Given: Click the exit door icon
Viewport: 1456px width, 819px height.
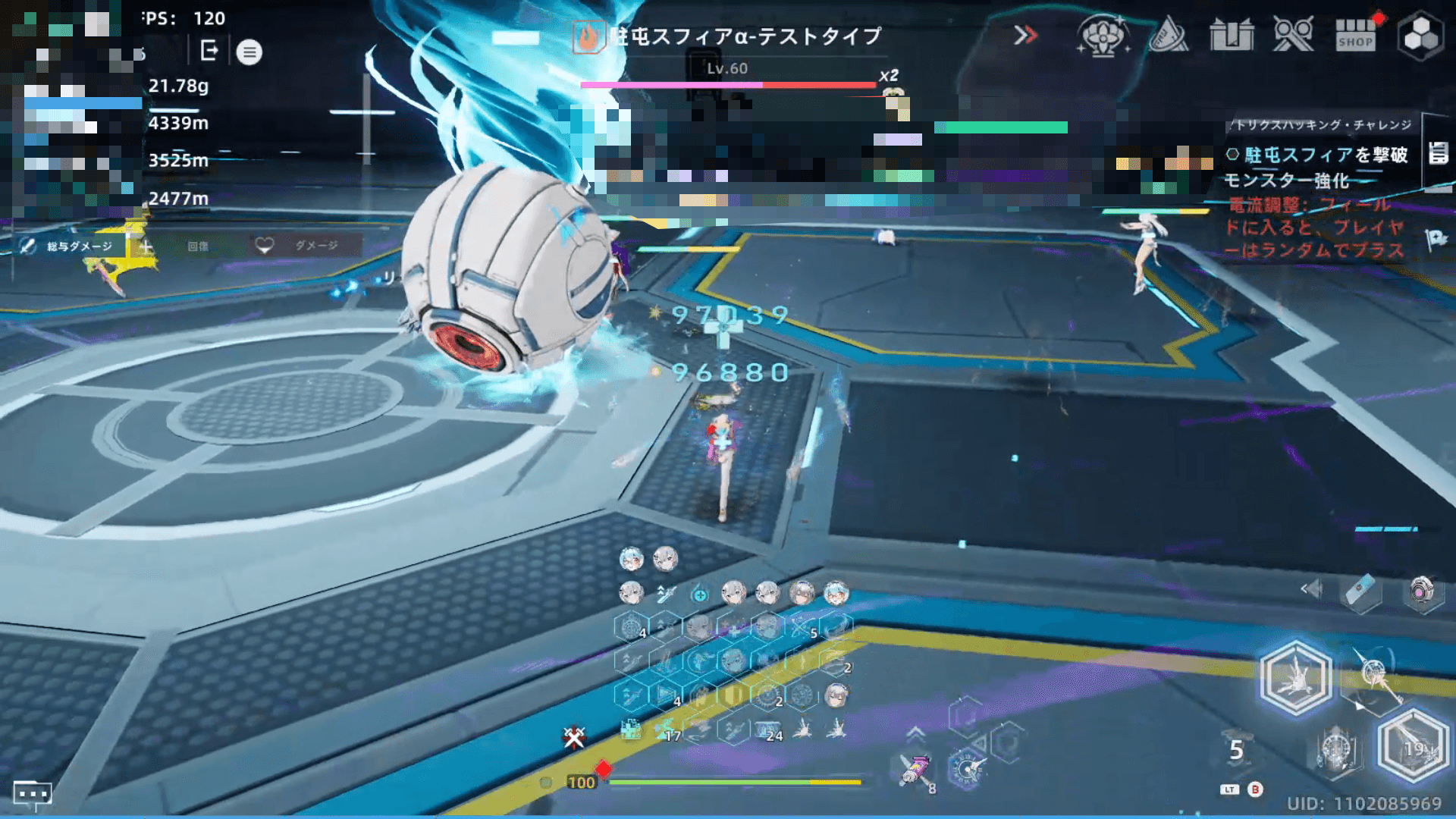Looking at the screenshot, I should pos(209,52).
